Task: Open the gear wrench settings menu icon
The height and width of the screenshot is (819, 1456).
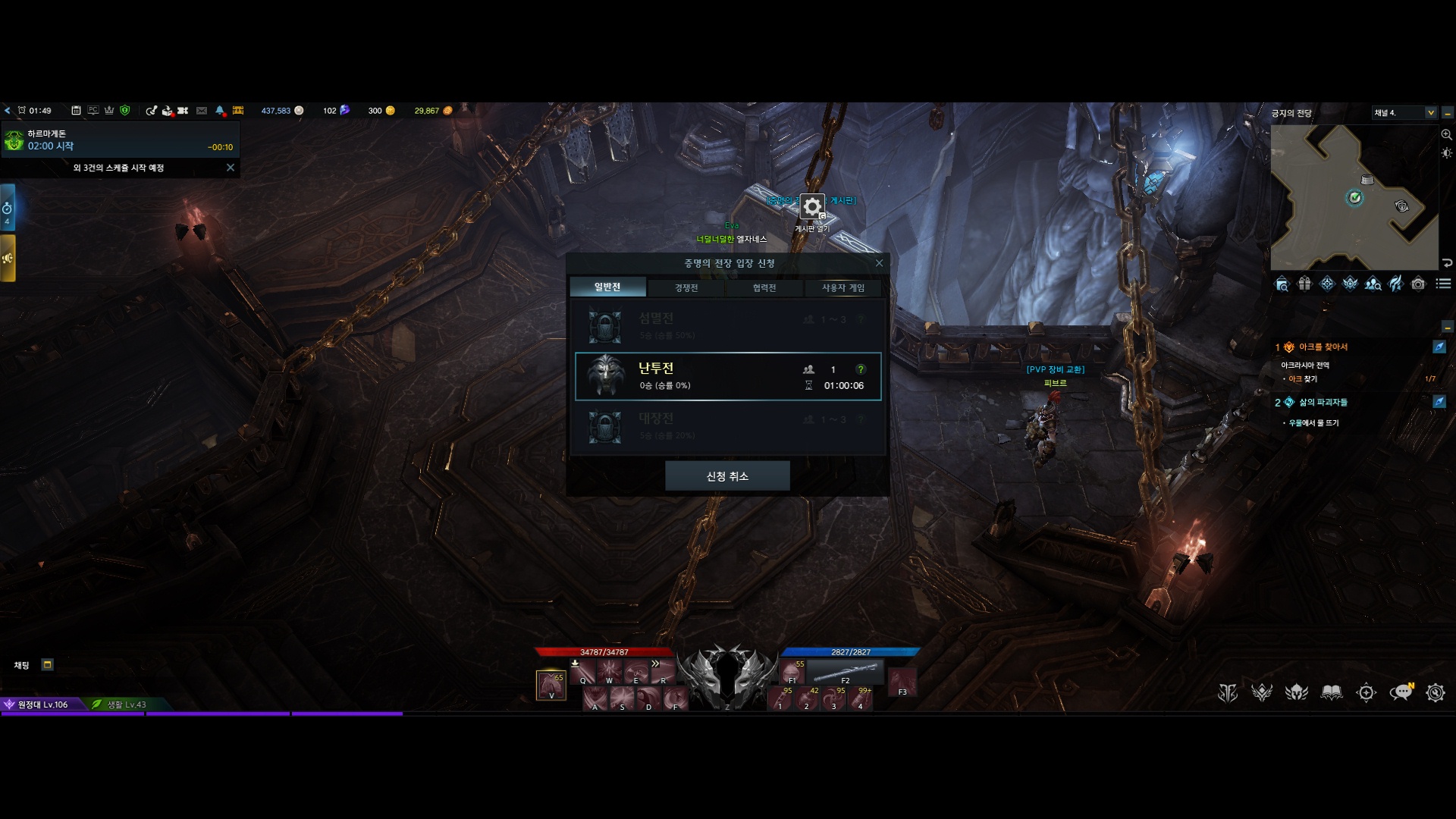Action: click(1435, 692)
